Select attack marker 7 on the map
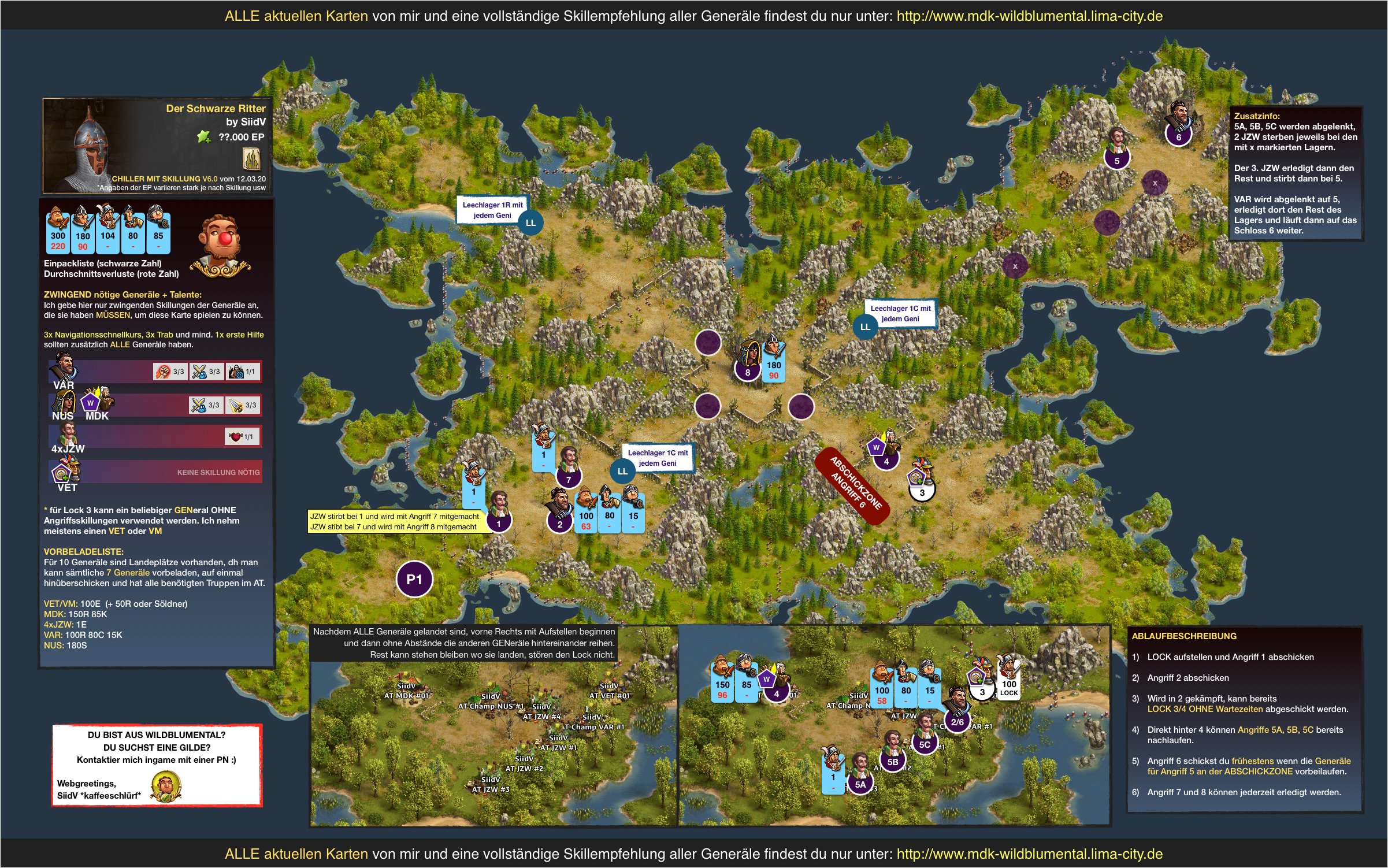Screen dimensions: 1388x868 (x=568, y=479)
